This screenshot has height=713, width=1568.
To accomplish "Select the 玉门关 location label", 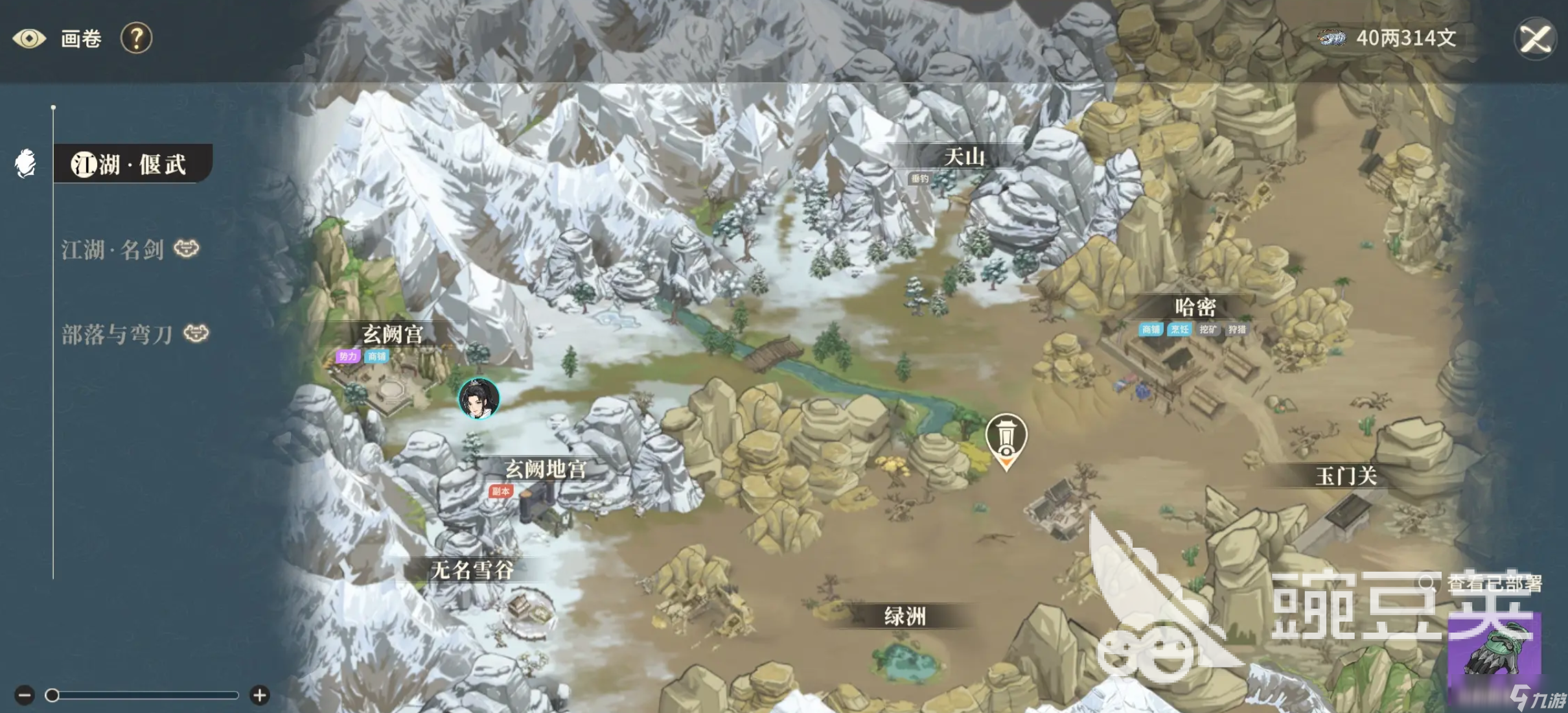I will click(1346, 476).
